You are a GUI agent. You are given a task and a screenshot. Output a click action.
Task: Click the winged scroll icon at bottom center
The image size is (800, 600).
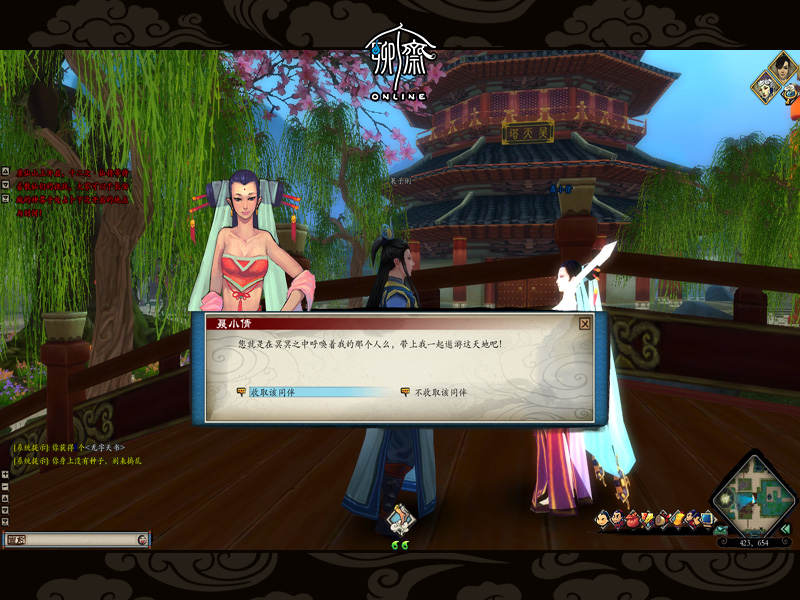click(x=401, y=519)
